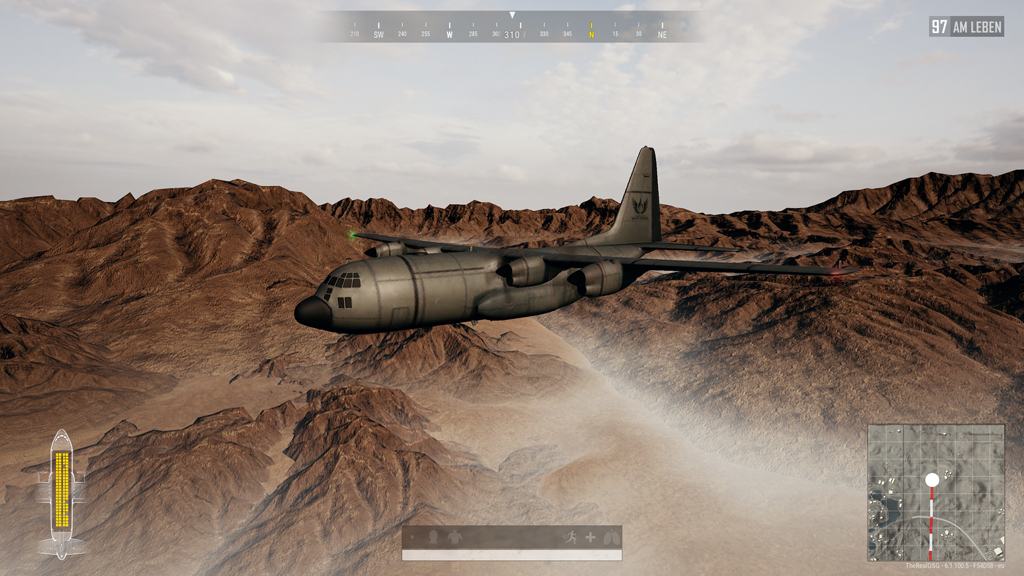Select the compass heading strip
This screenshot has width=1024, height=576.
click(512, 30)
